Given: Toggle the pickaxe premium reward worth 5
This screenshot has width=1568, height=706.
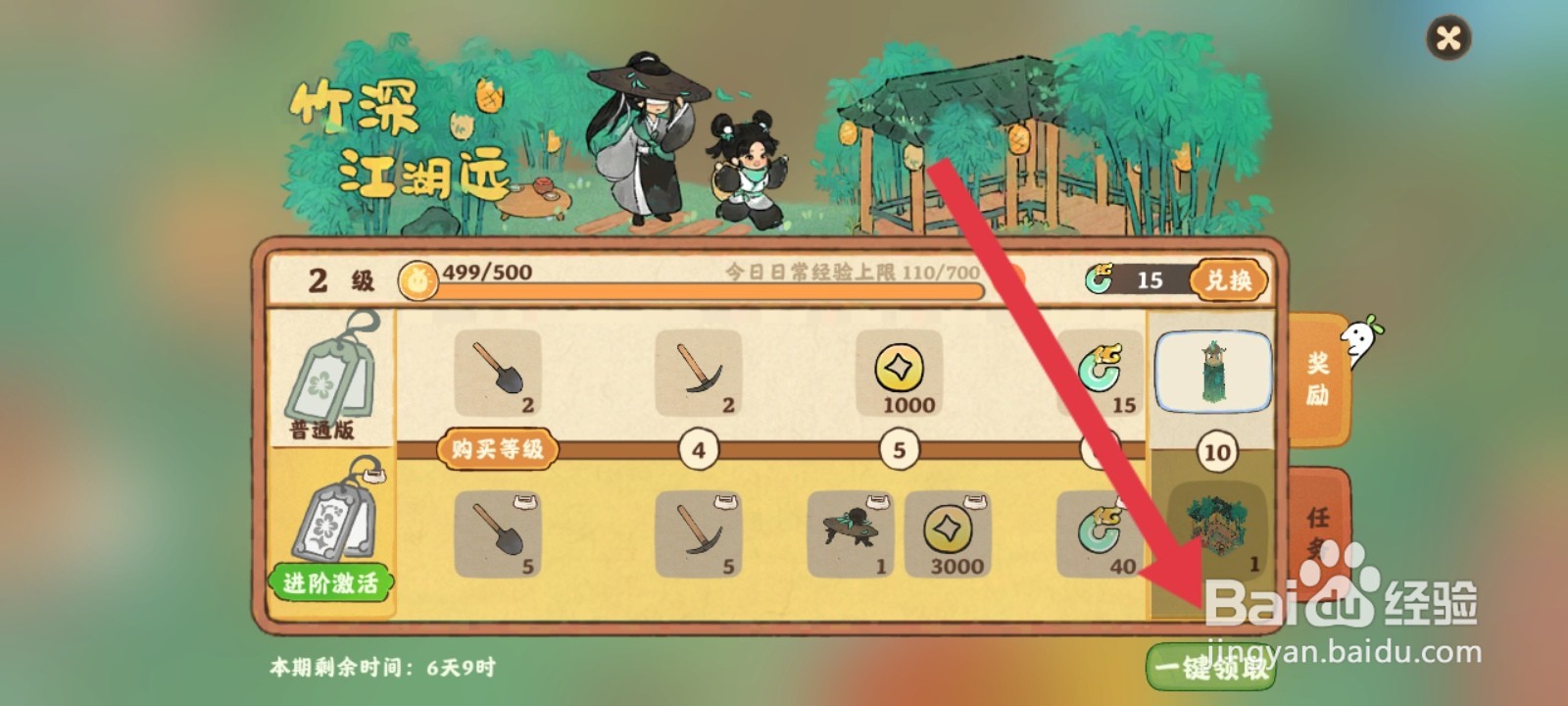Looking at the screenshot, I should tap(698, 536).
